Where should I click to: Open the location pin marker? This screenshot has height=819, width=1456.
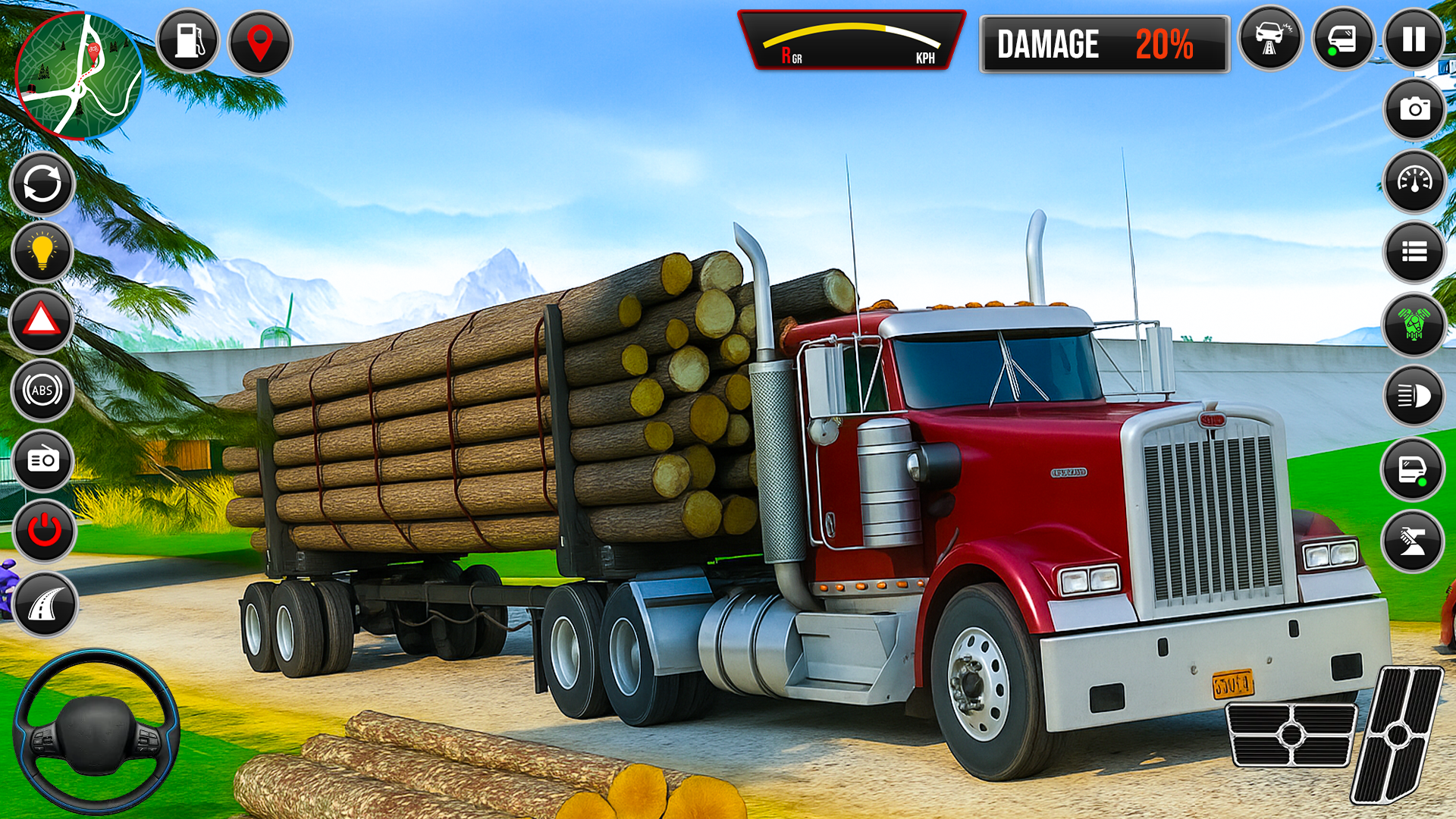pyautogui.click(x=261, y=42)
